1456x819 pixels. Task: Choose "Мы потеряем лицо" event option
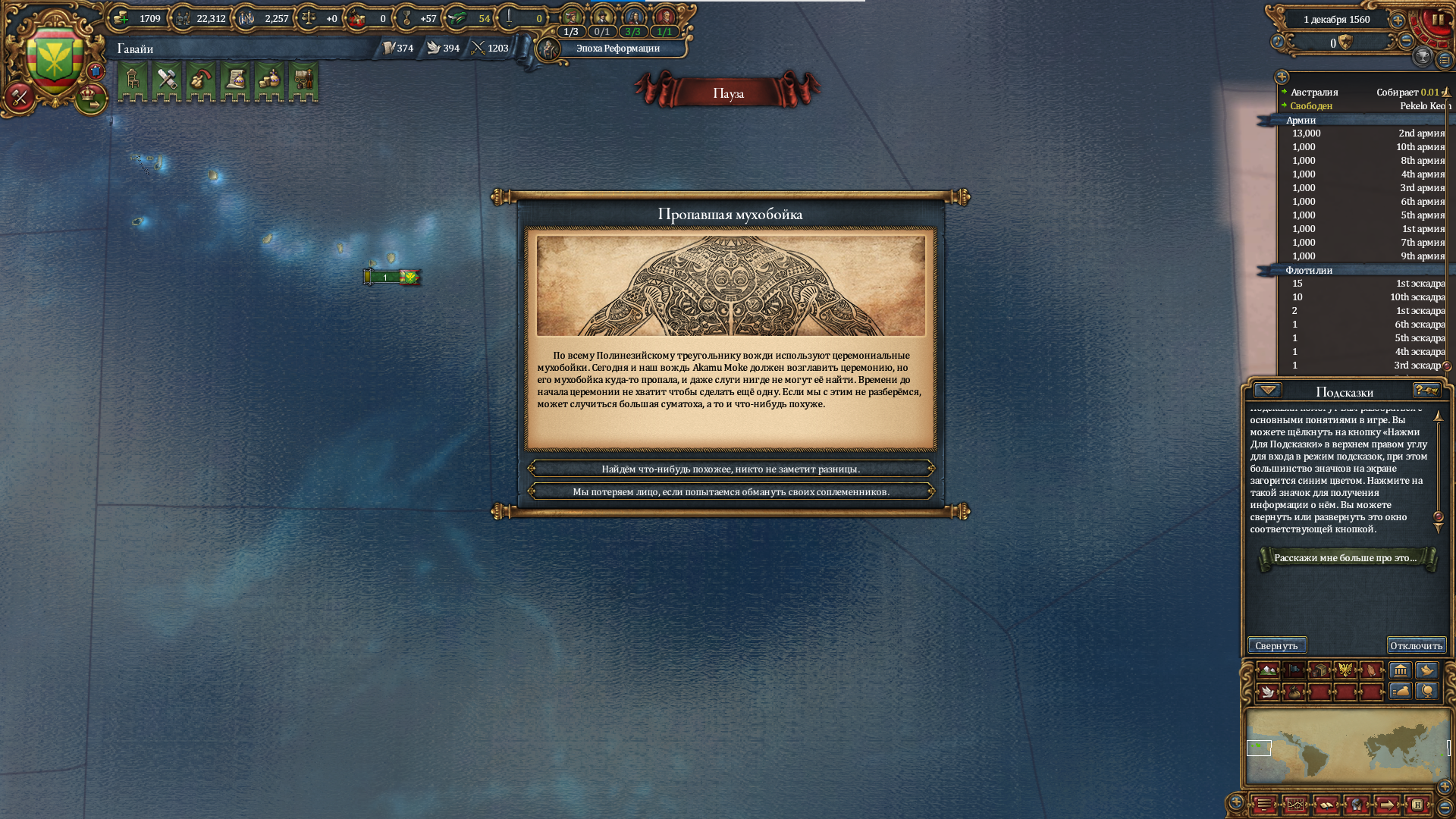pyautogui.click(x=730, y=491)
